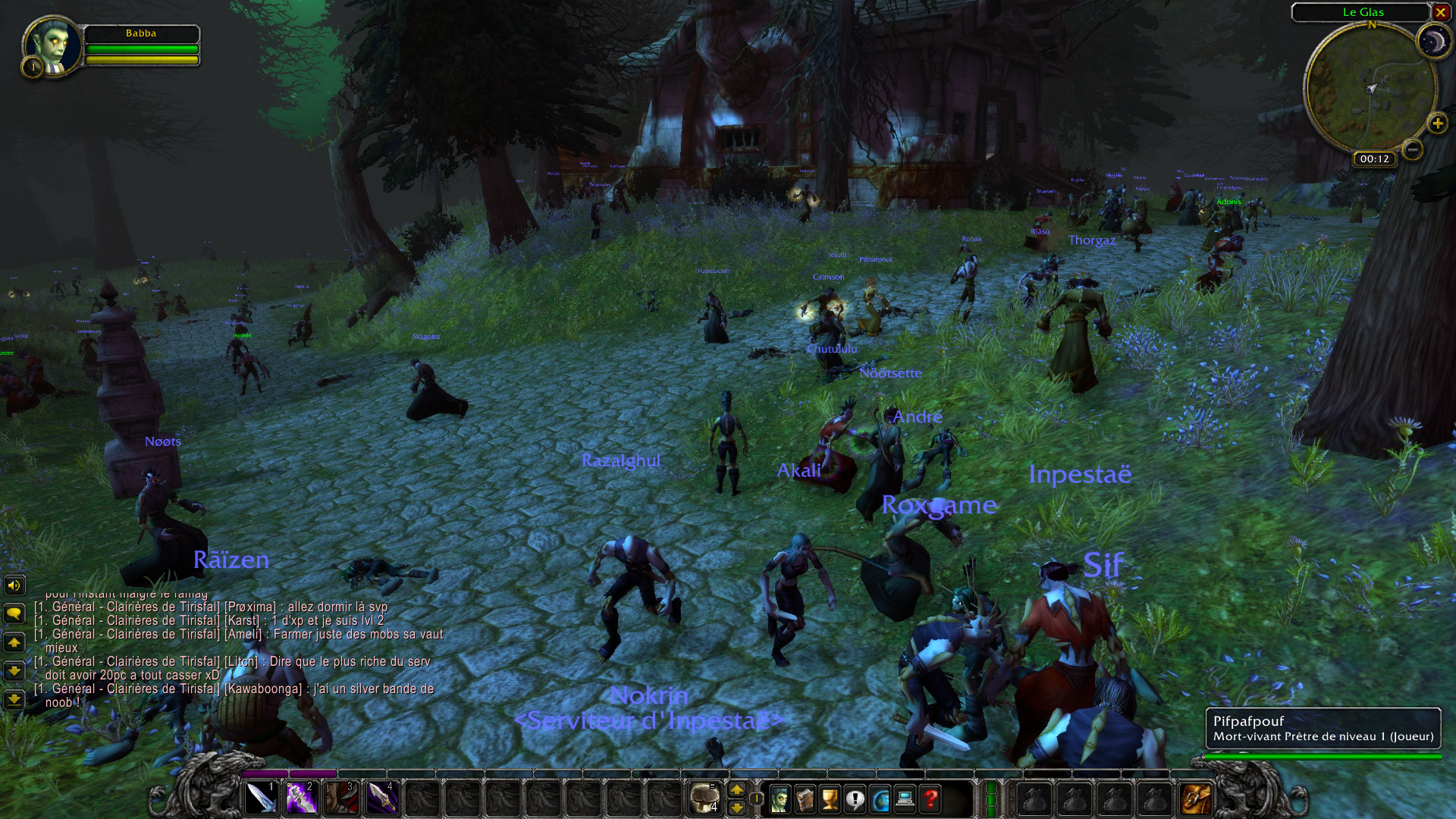Click the moon day-night indicator
The width and height of the screenshot is (1456, 819).
pos(1433,42)
